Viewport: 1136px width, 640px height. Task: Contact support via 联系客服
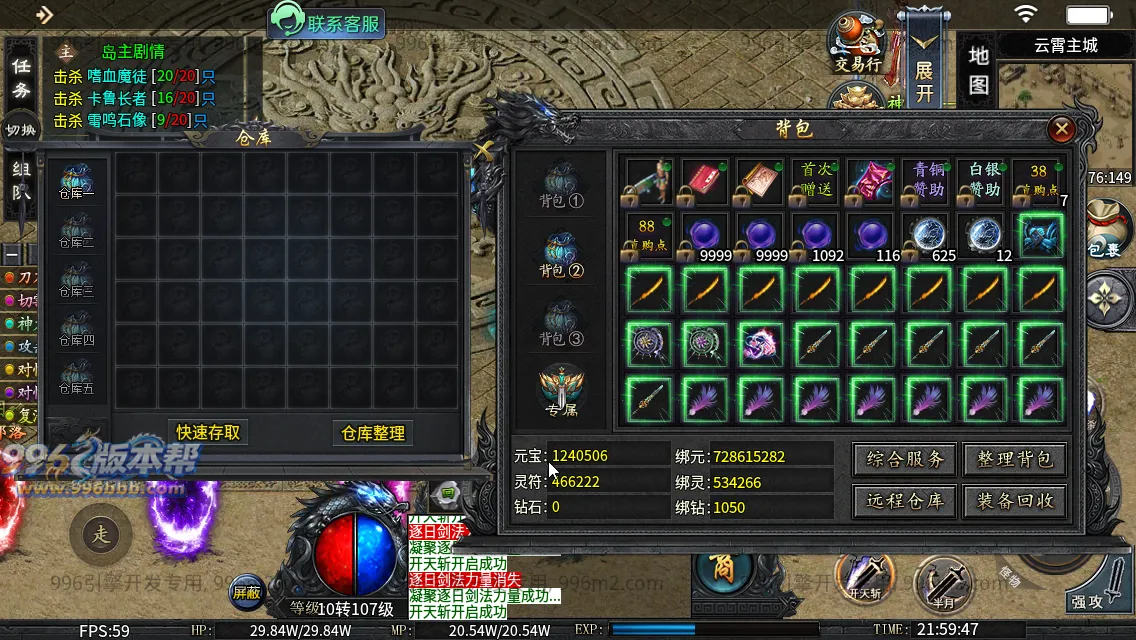pyautogui.click(x=327, y=22)
